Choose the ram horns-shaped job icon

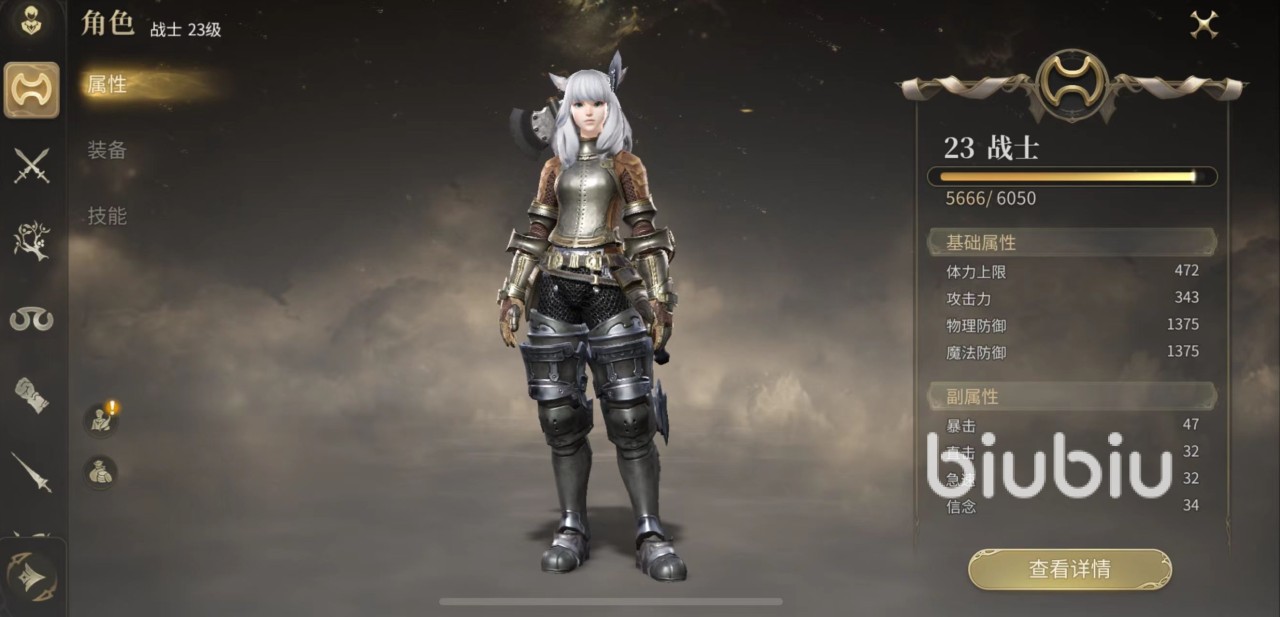(x=32, y=319)
